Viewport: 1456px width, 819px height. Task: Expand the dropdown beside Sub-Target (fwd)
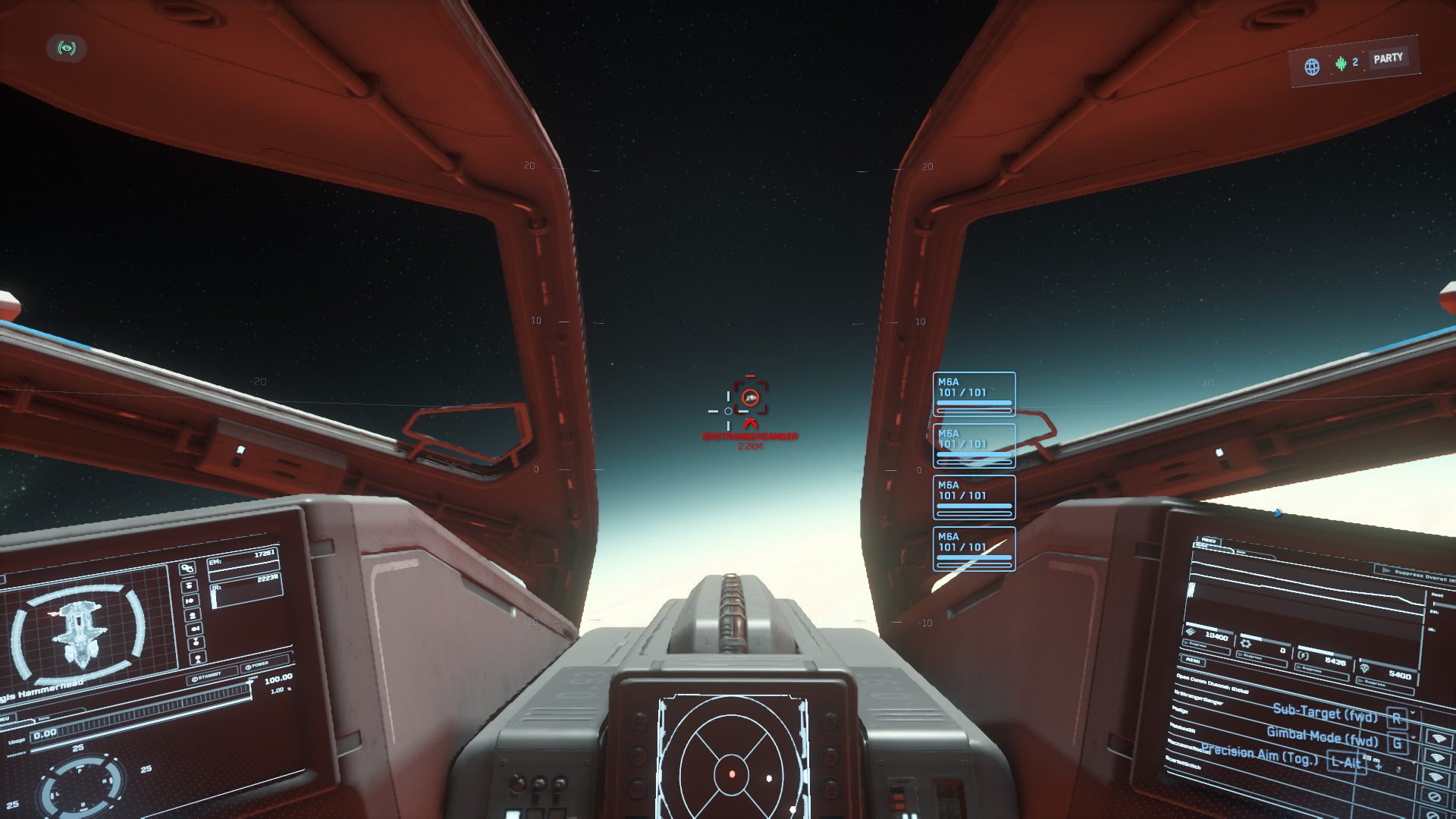point(1412,712)
